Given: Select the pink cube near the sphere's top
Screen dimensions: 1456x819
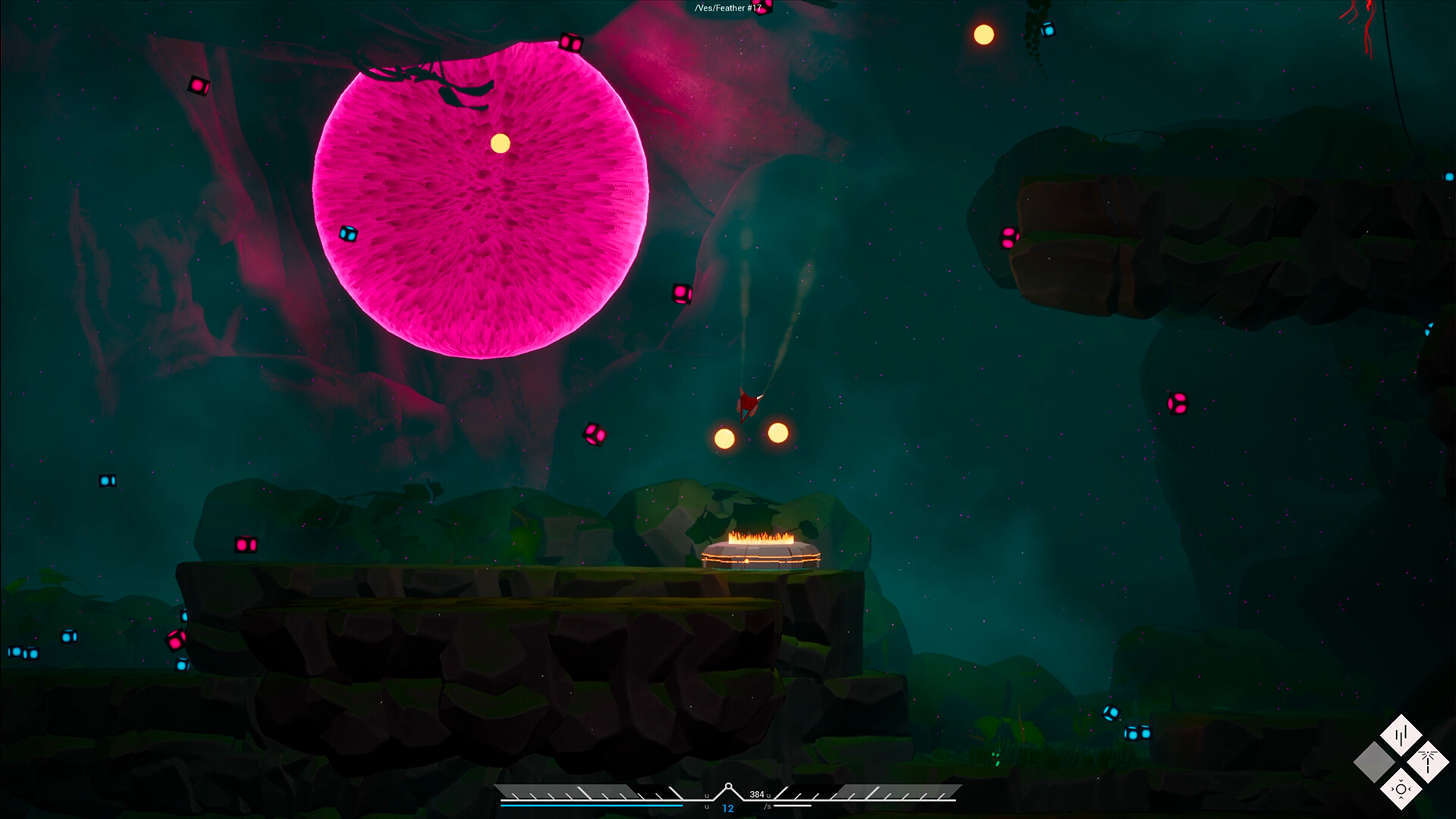Looking at the screenshot, I should (570, 43).
